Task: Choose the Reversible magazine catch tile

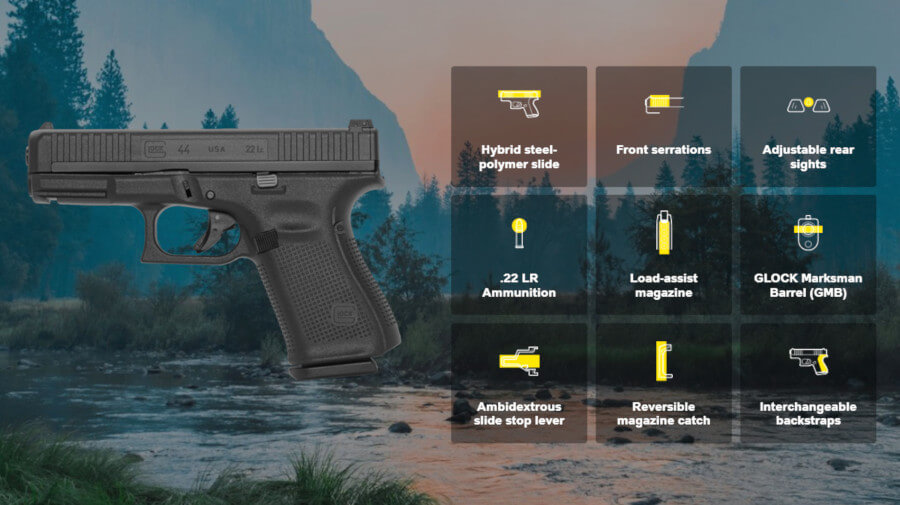Action: 663,383
